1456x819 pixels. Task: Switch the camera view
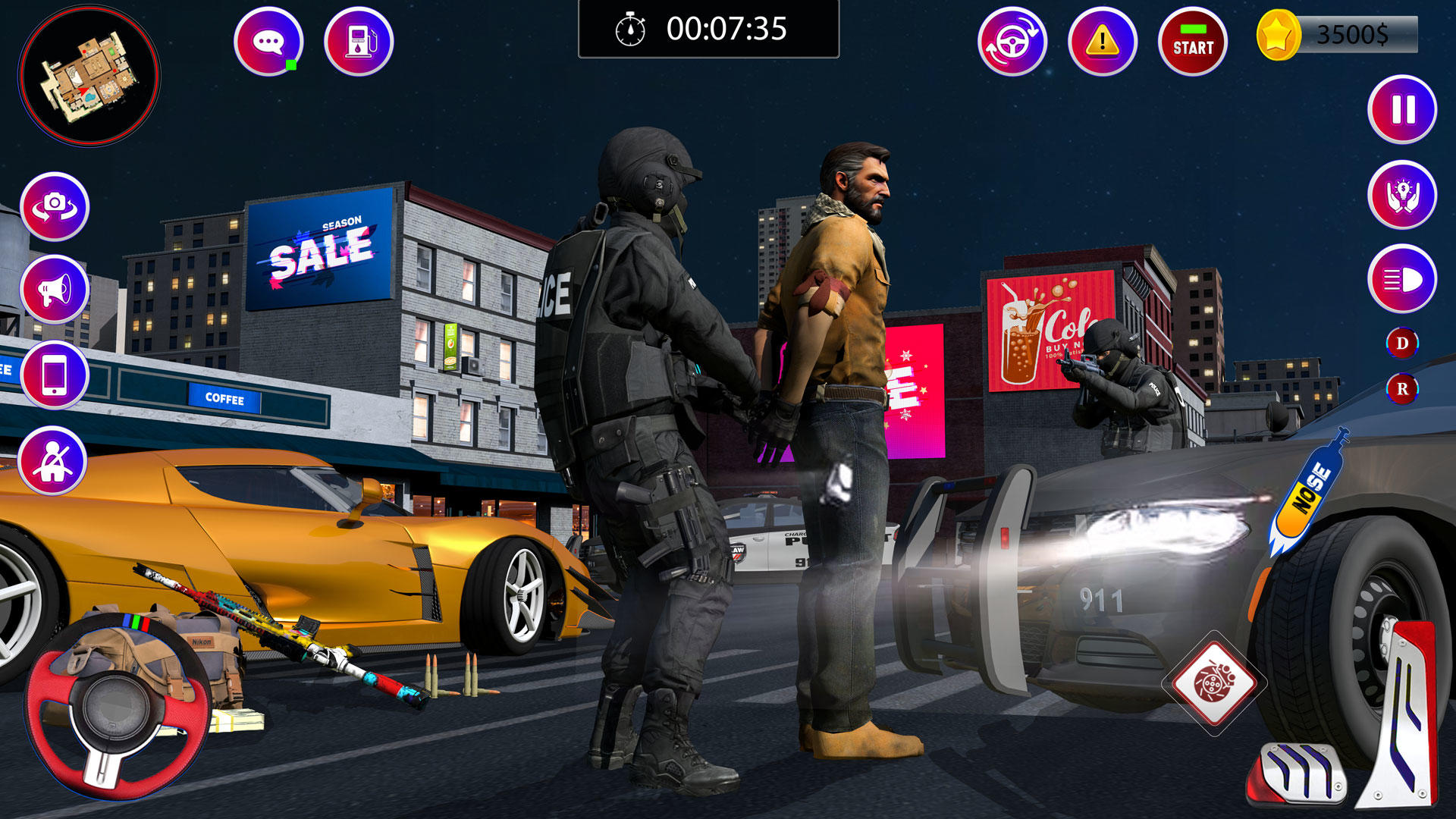[55, 206]
